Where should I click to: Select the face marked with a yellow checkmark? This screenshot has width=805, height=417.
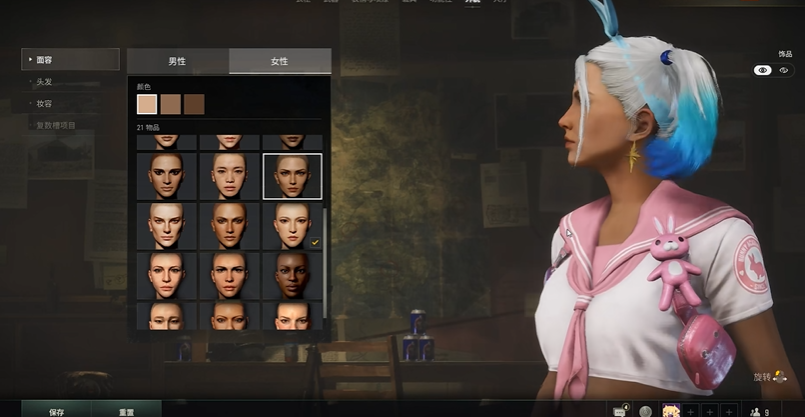292,225
